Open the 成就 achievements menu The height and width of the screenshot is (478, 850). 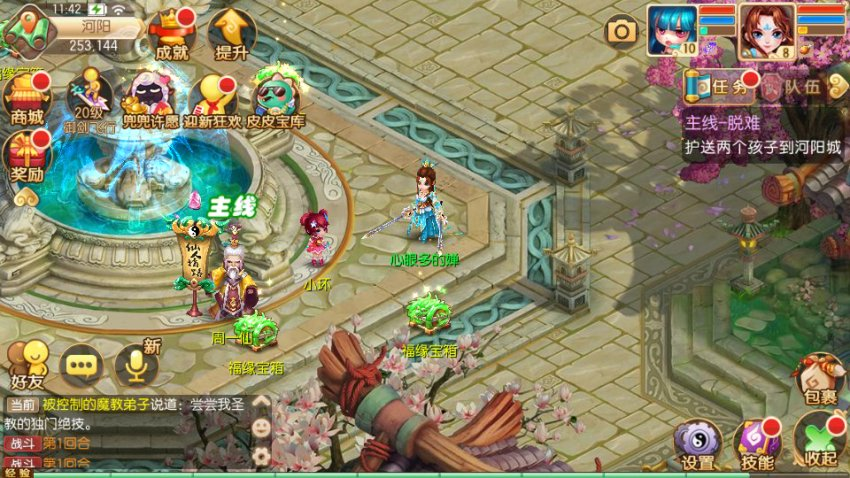coord(172,36)
